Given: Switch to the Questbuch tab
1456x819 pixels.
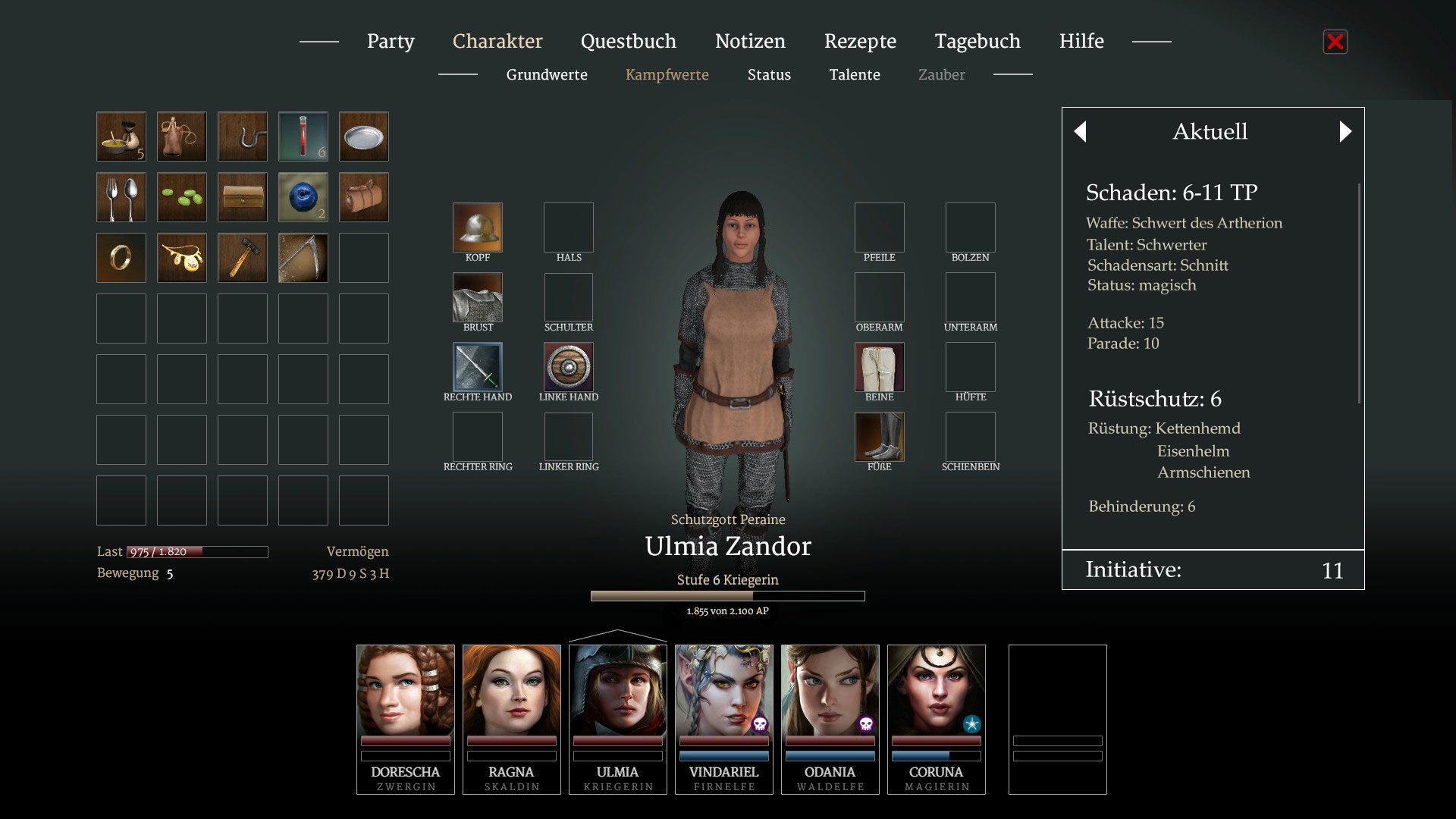Looking at the screenshot, I should pyautogui.click(x=628, y=42).
